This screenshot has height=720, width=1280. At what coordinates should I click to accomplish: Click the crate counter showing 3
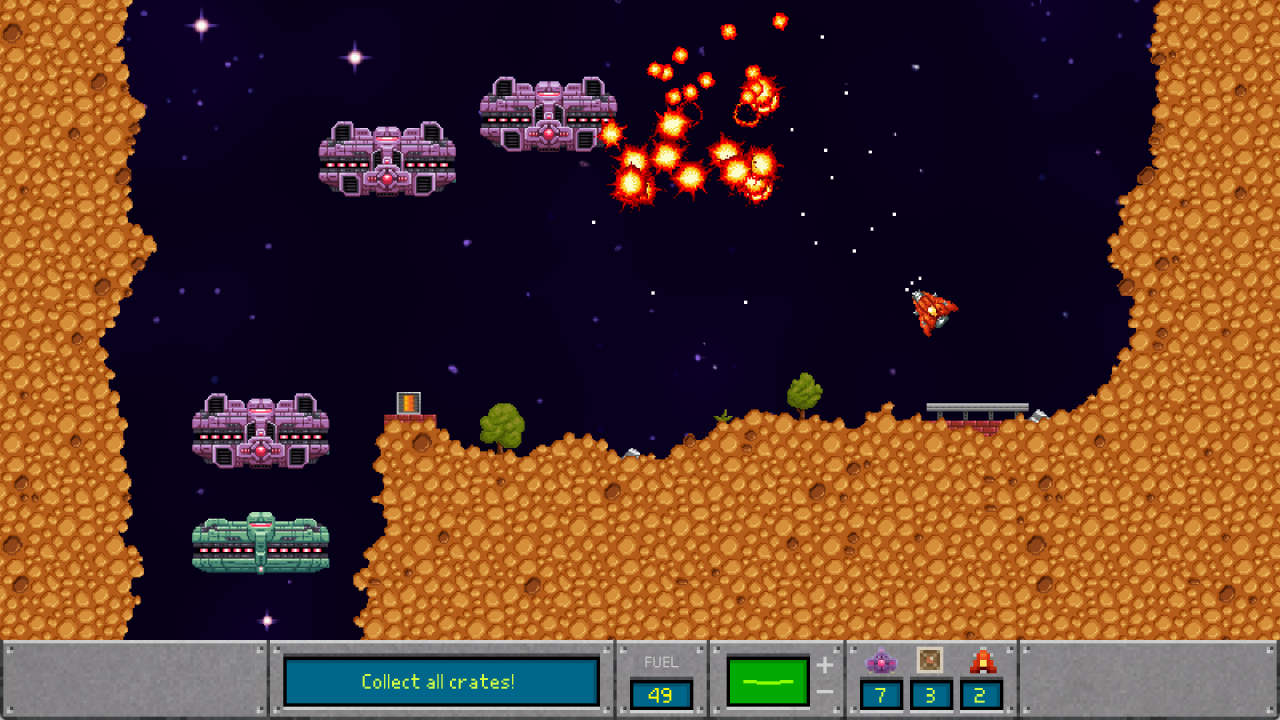click(x=929, y=694)
